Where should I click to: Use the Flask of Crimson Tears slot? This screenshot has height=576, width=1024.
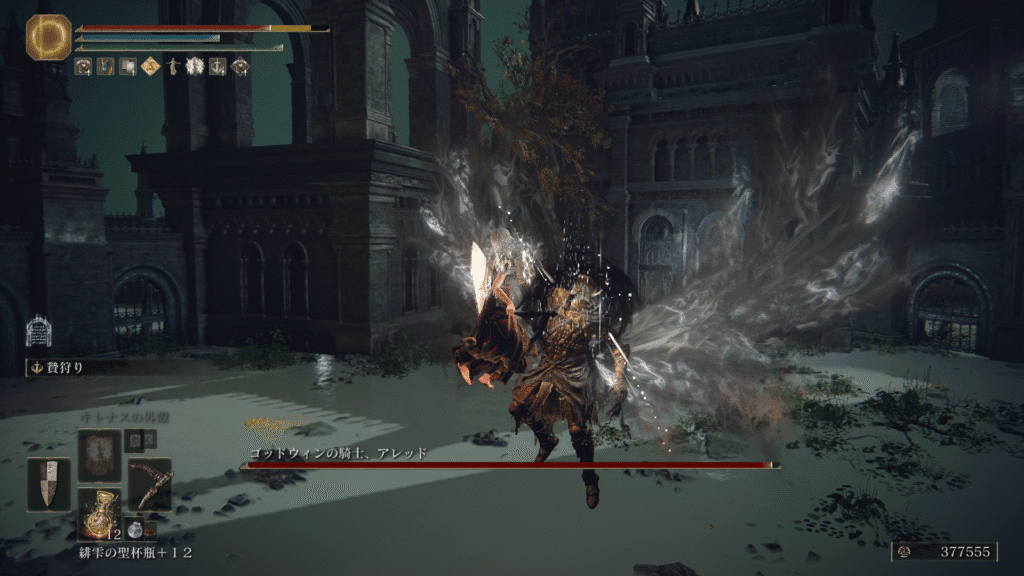(100, 513)
